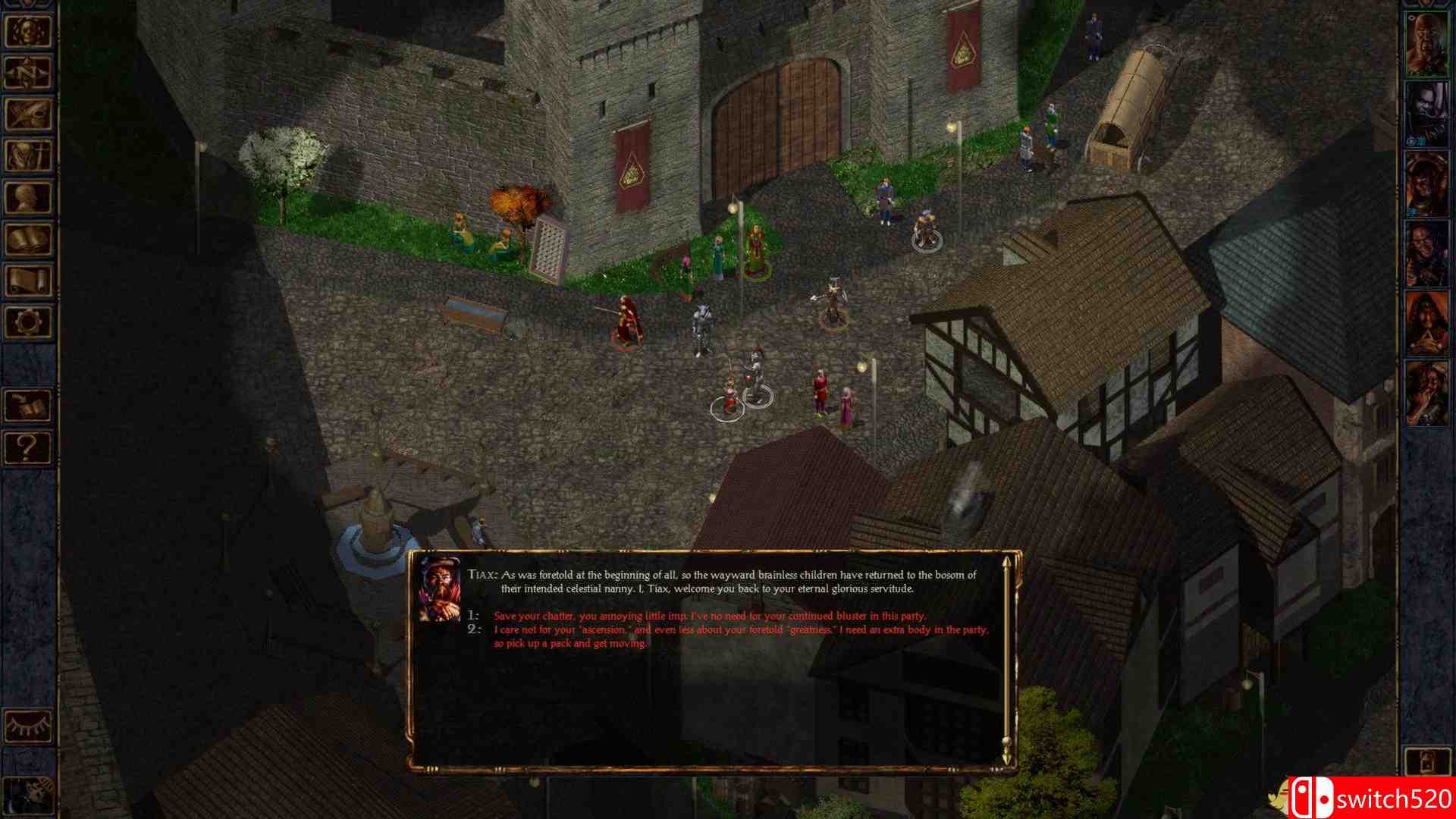The width and height of the screenshot is (1456, 819).
Task: Open the gear options icon
Action: (29, 322)
